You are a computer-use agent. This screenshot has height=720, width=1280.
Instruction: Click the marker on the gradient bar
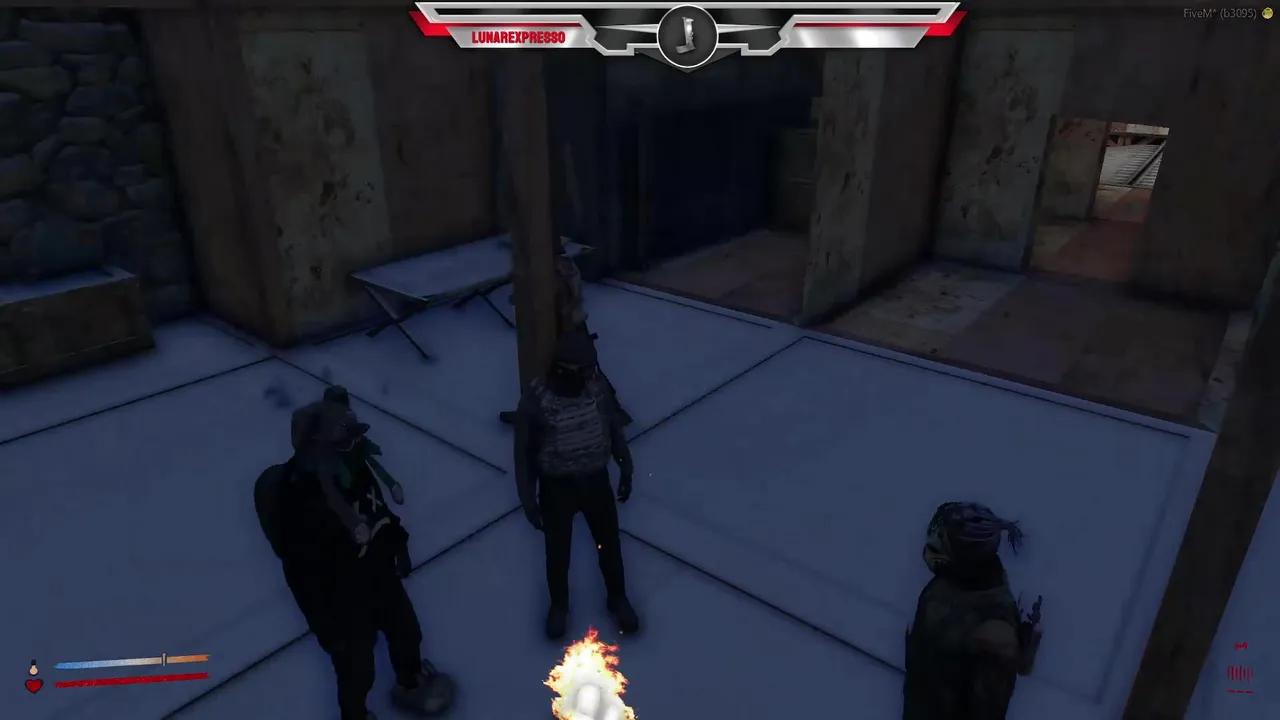[x=163, y=659]
